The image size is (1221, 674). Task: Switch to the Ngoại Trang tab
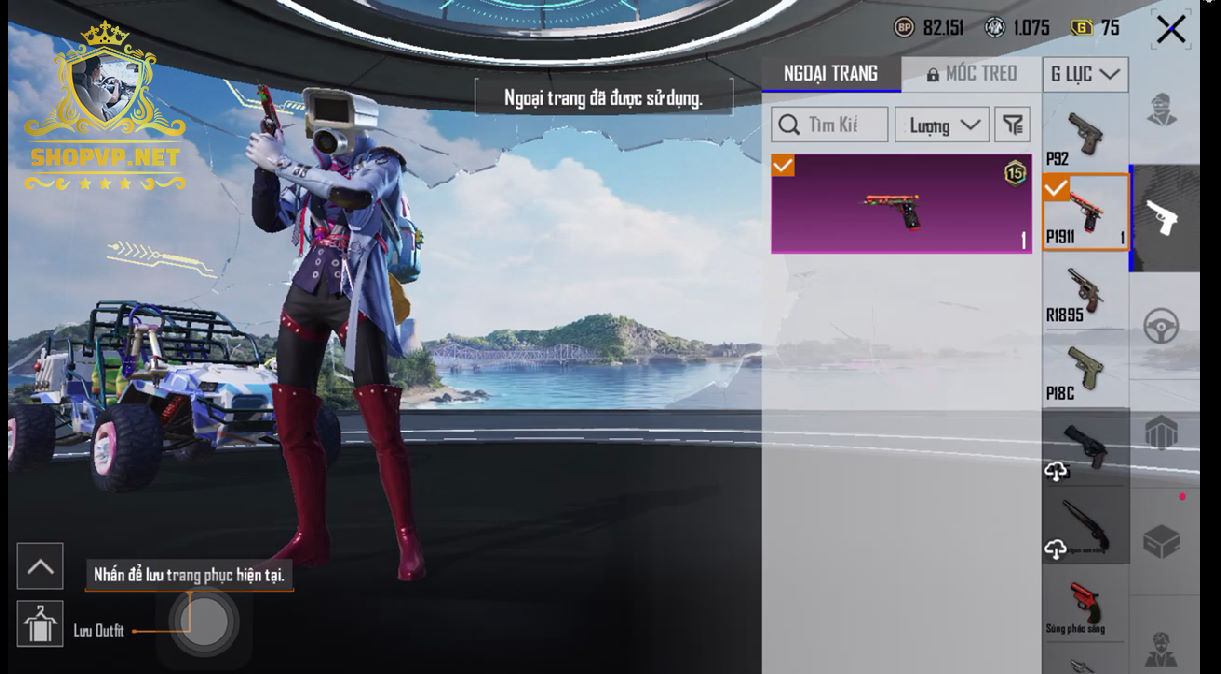[x=831, y=74]
